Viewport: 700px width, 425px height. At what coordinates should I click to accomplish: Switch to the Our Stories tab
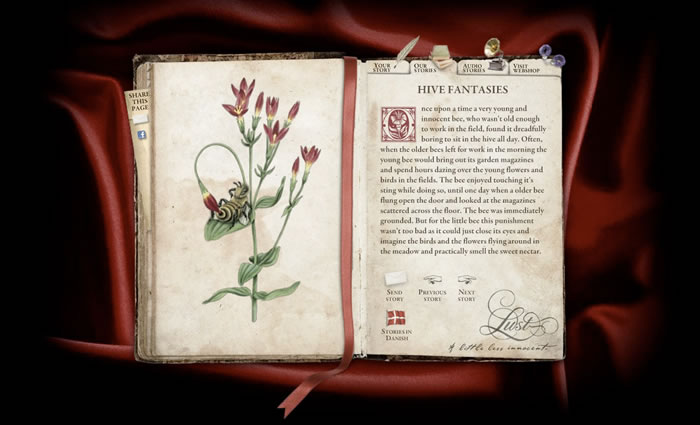425,68
